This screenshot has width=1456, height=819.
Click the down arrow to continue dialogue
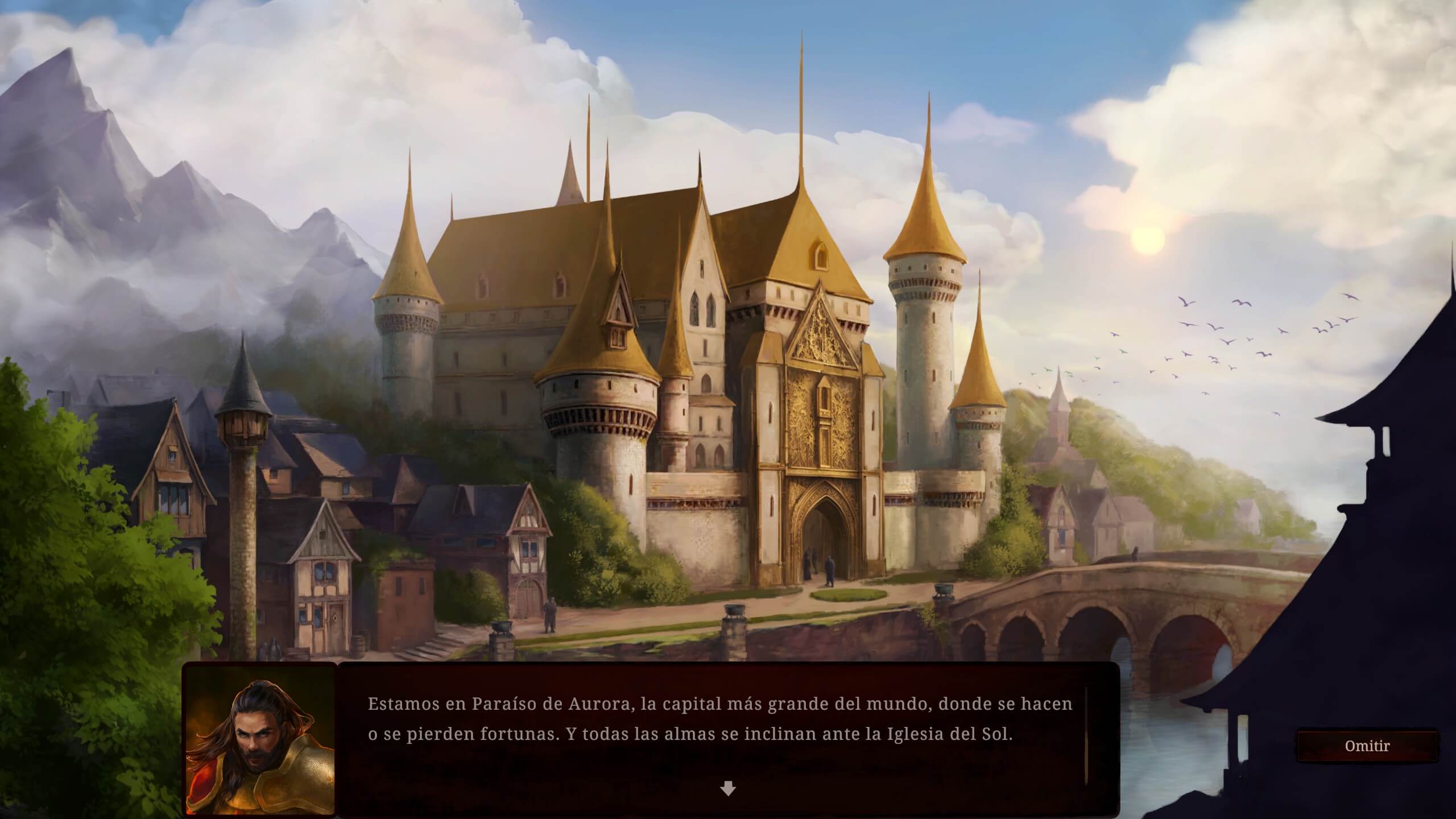pos(727,788)
